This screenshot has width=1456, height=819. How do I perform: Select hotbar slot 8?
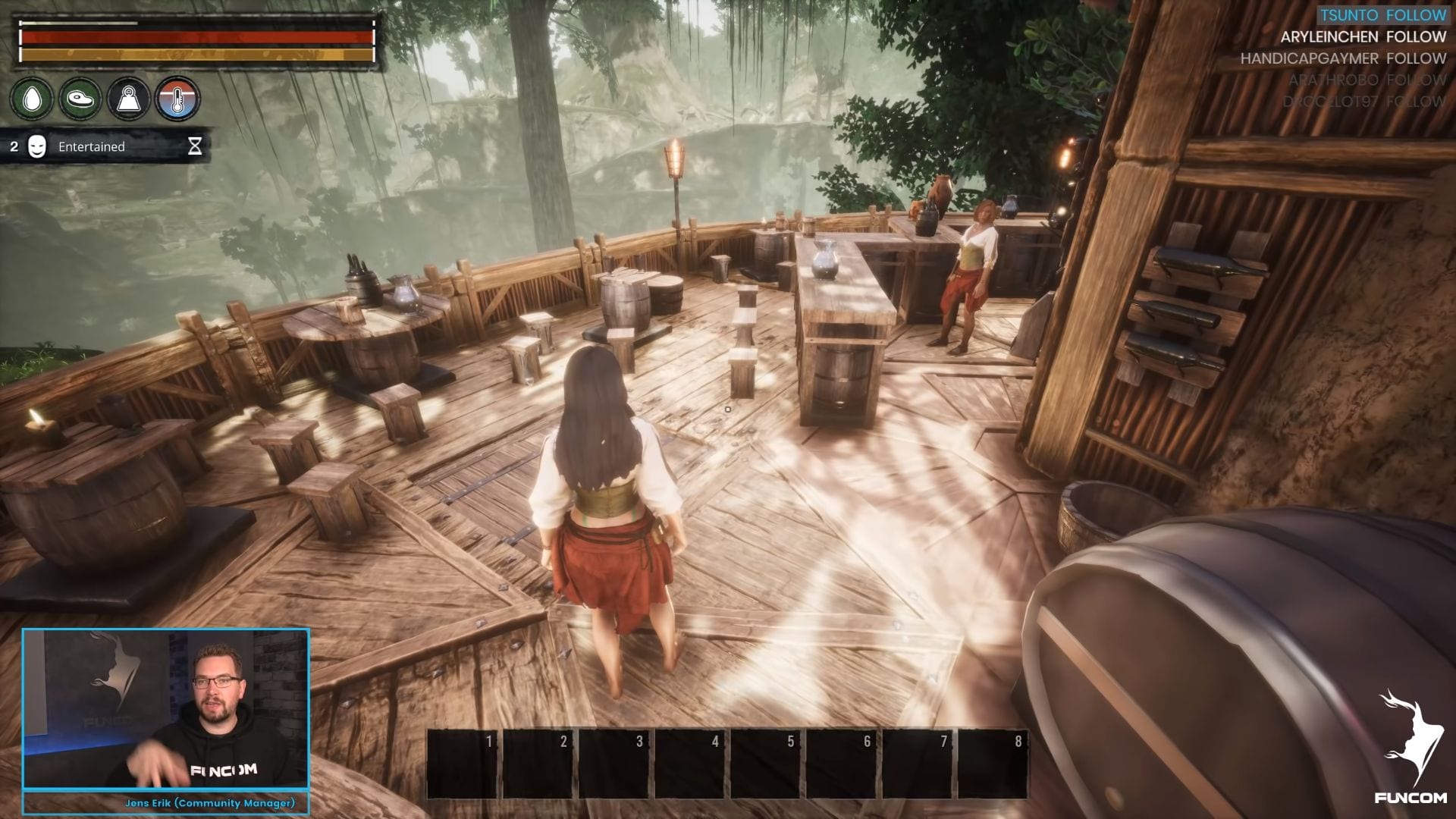pos(995,763)
